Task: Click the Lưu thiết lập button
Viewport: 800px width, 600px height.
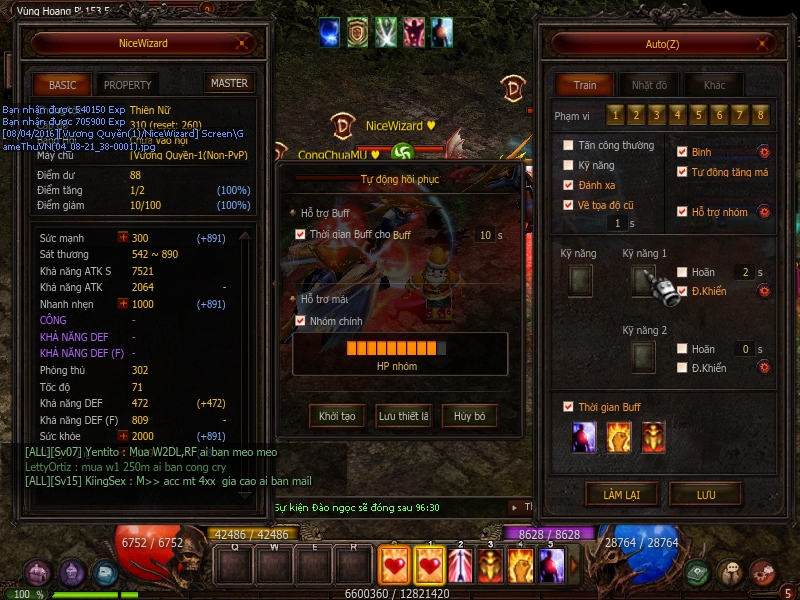Action: click(x=403, y=416)
